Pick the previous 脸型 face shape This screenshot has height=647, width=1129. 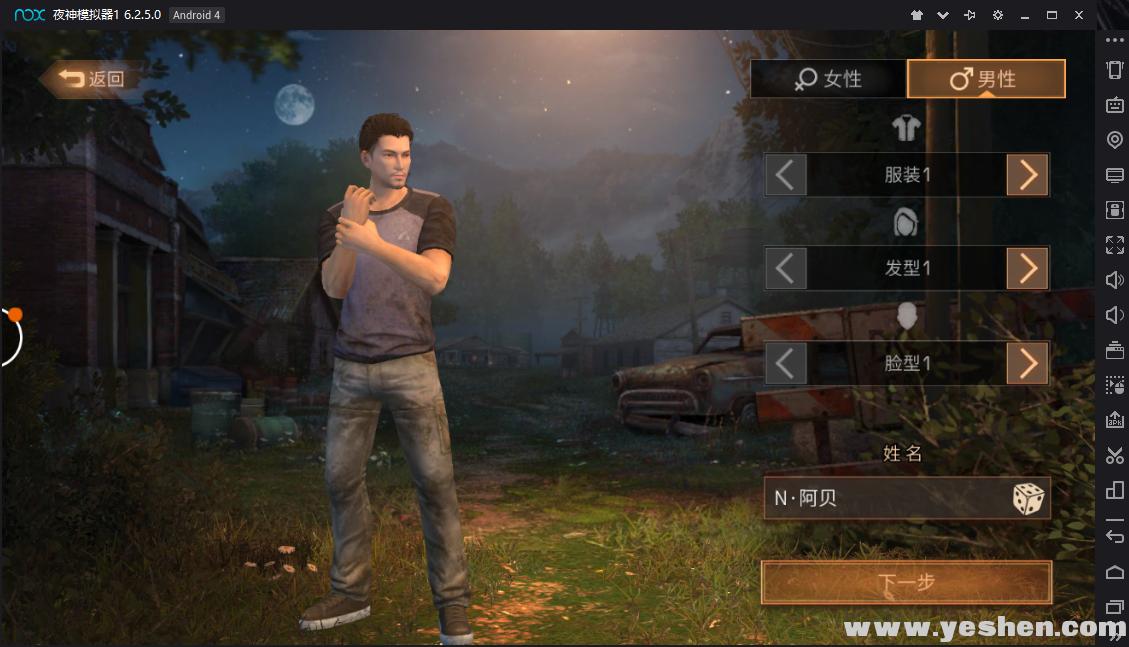point(786,363)
